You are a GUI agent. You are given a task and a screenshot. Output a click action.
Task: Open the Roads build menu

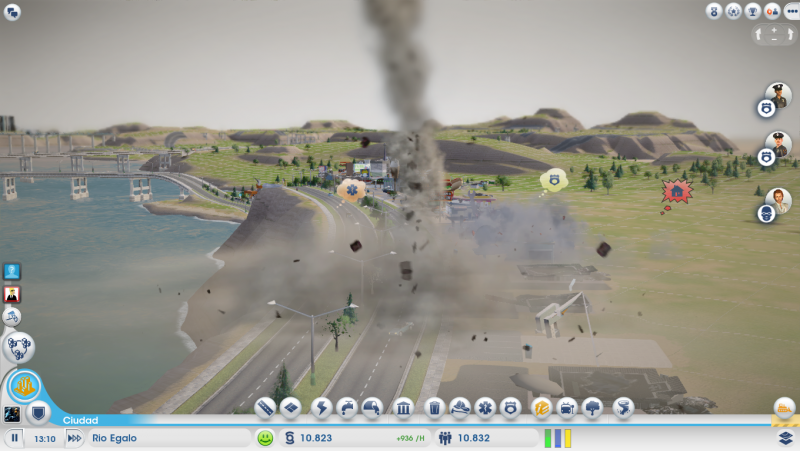pos(265,408)
